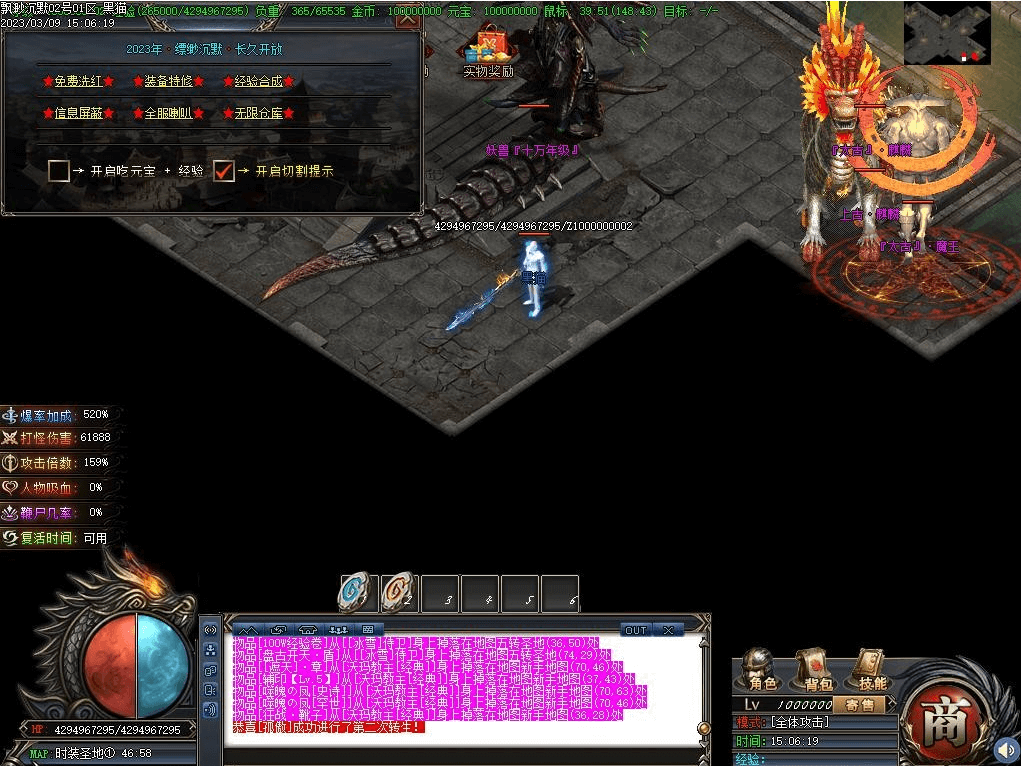The width and height of the screenshot is (1021, 766).
Task: Untick the 开启切割提示 checkbox
Action: [x=224, y=171]
